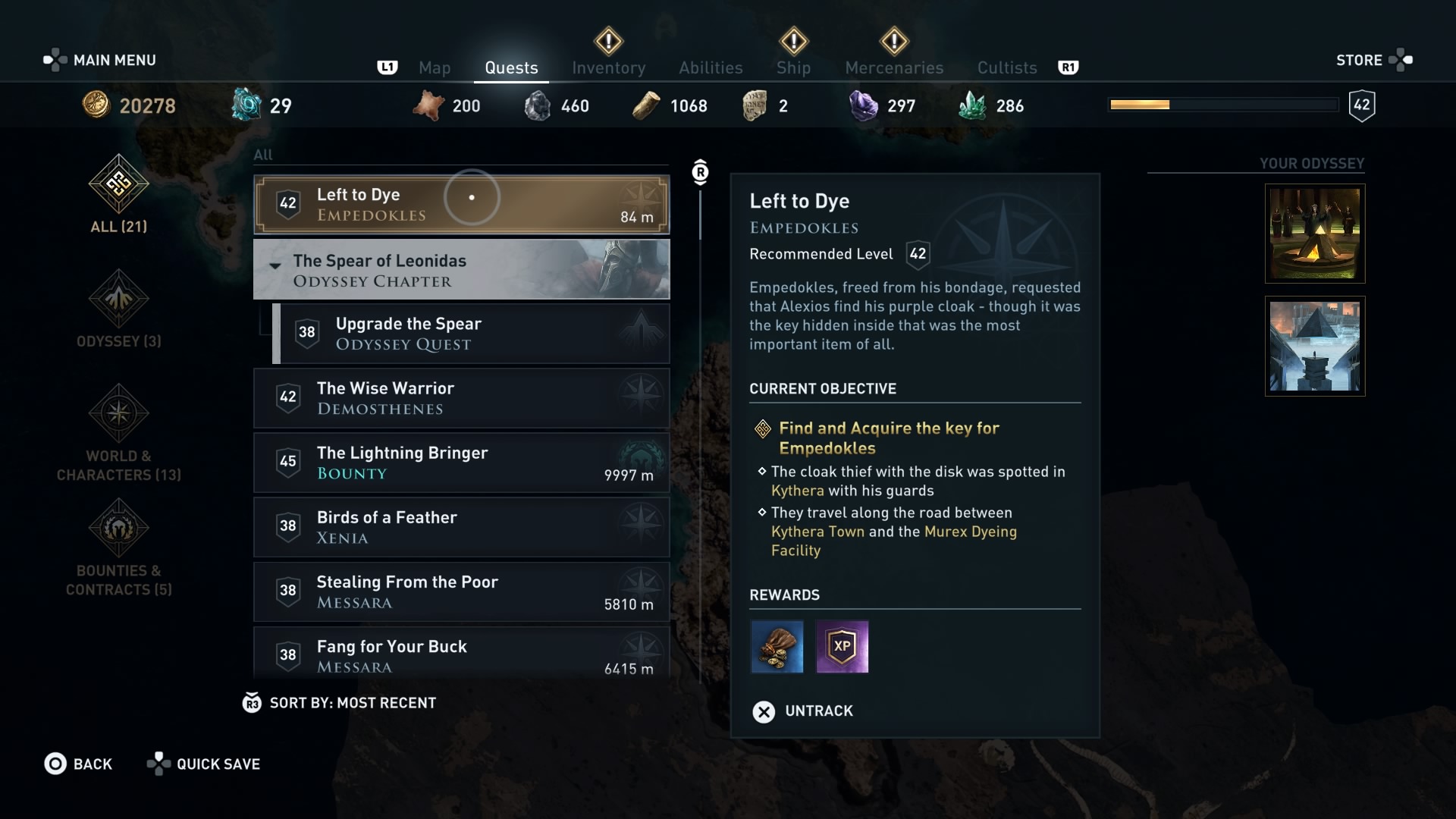
Task: Click the Quick Save button
Action: click(x=202, y=764)
